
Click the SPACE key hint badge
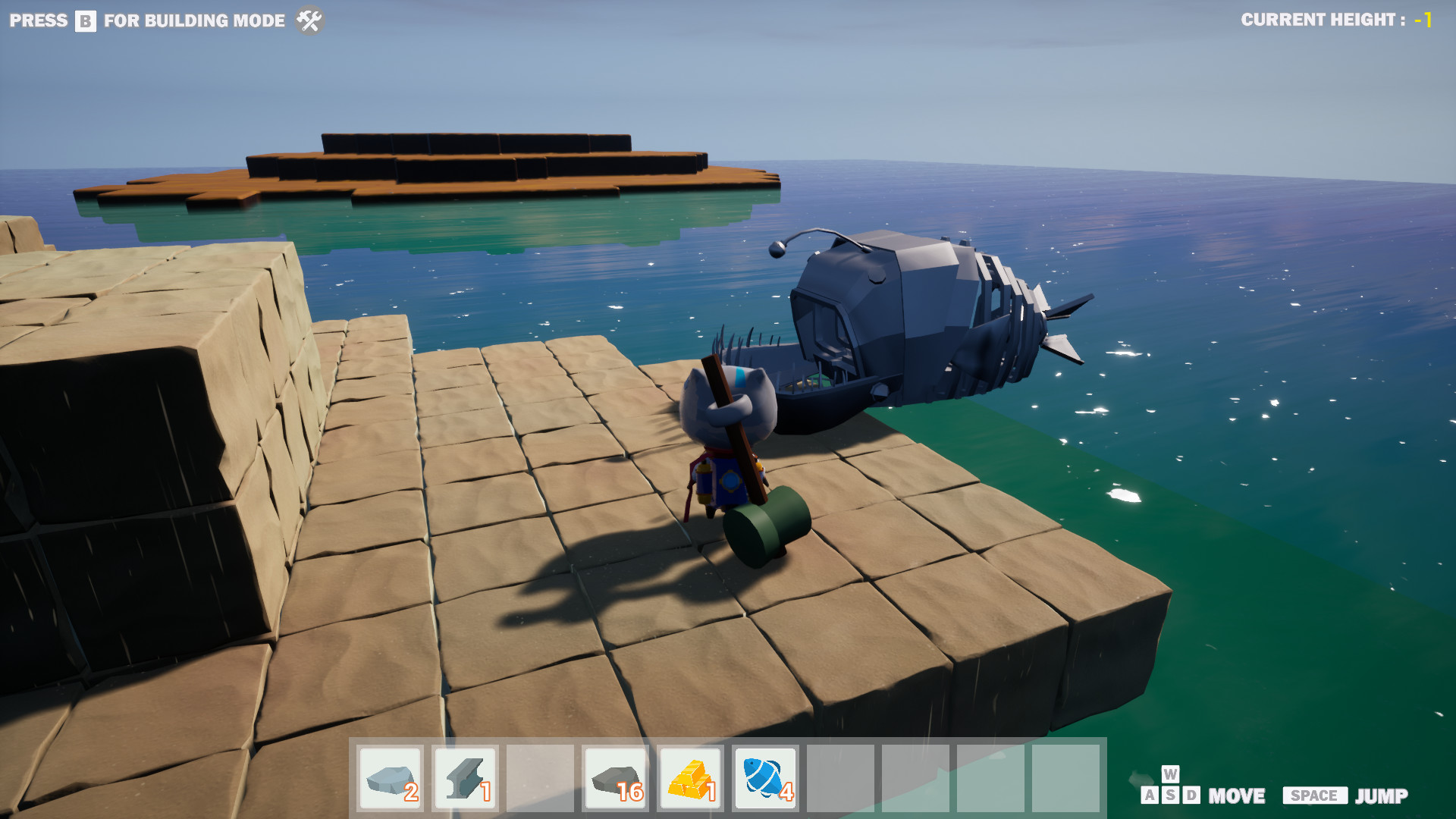1314,796
